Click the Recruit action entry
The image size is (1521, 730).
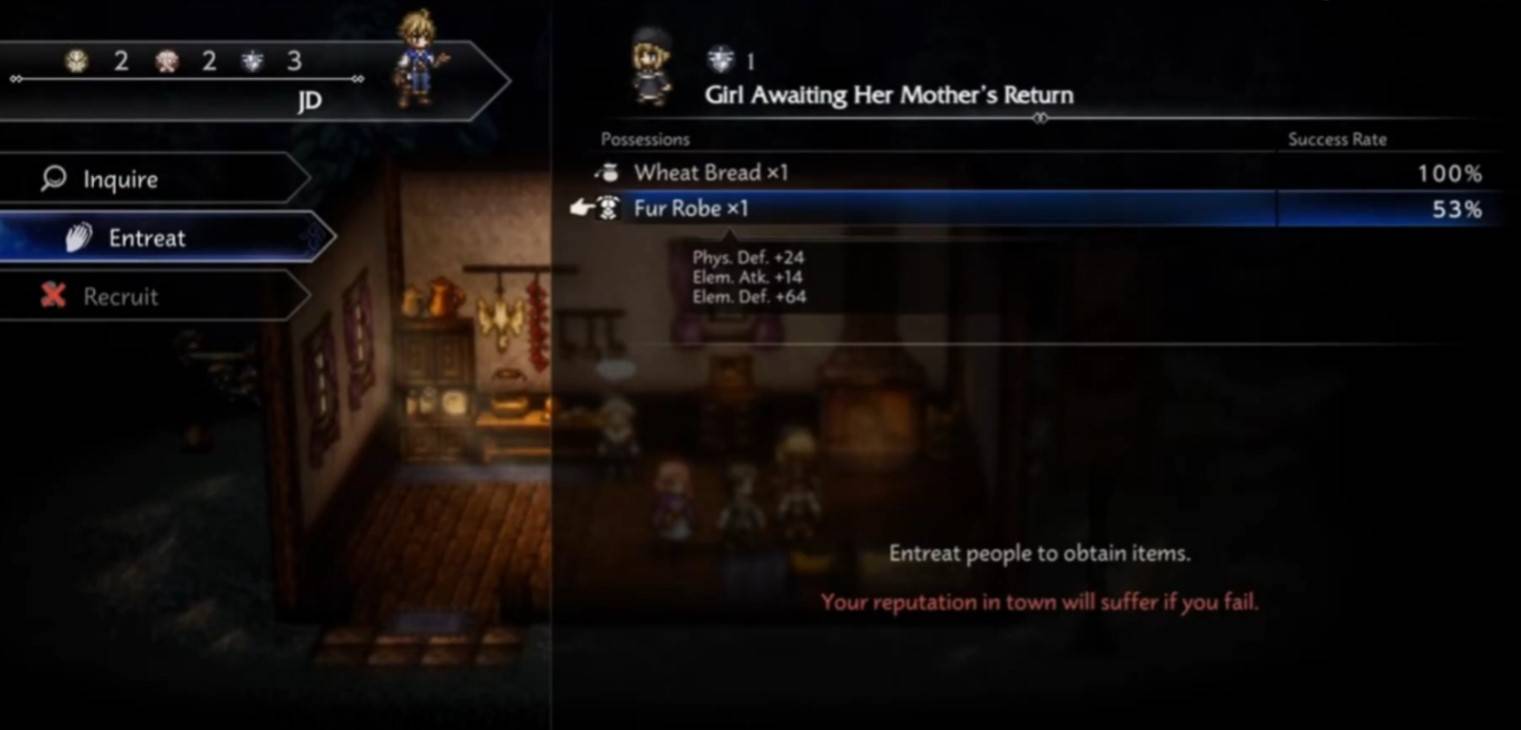120,297
